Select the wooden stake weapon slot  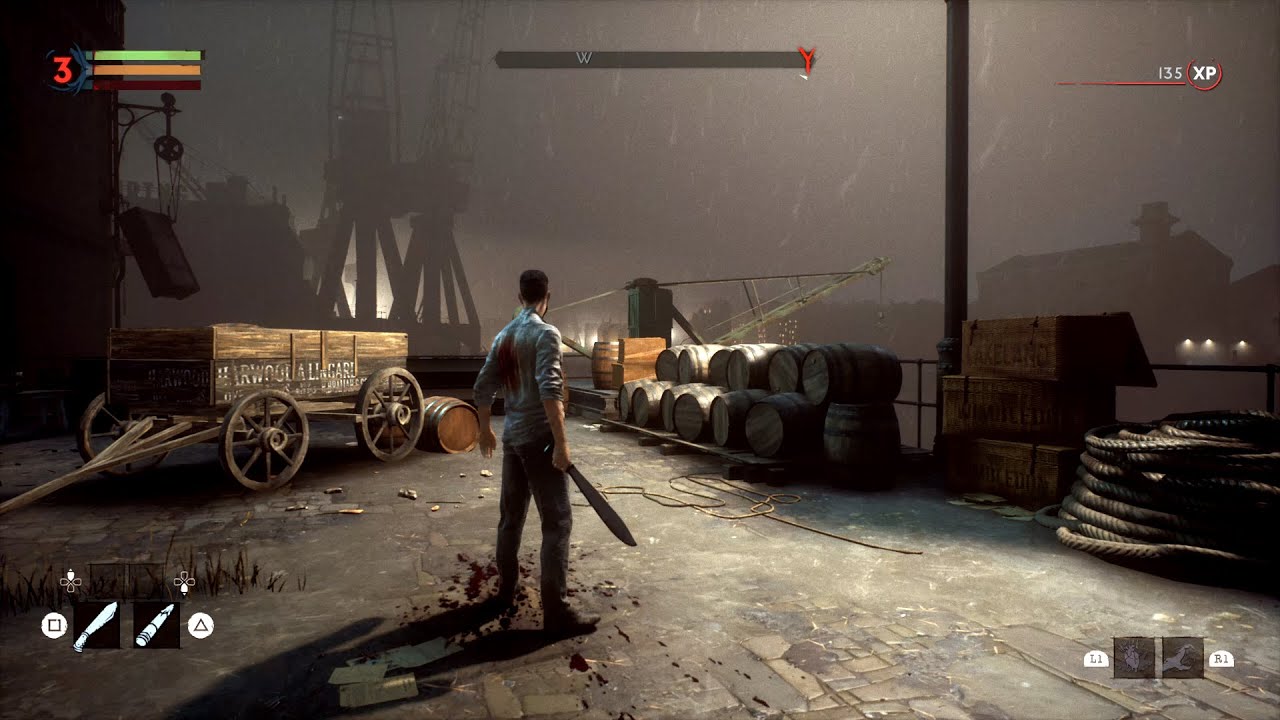157,625
